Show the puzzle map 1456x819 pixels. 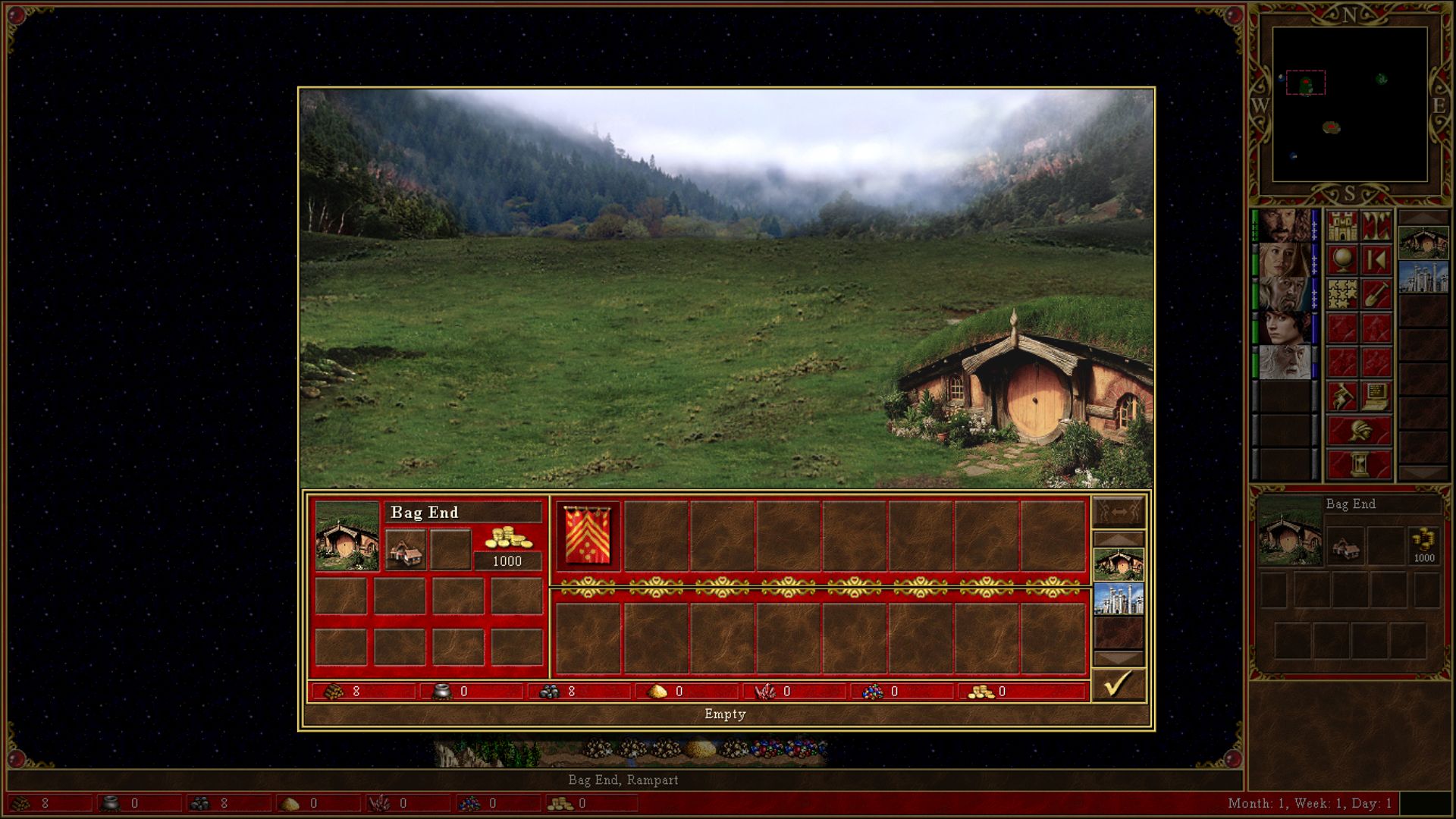pyautogui.click(x=1342, y=294)
